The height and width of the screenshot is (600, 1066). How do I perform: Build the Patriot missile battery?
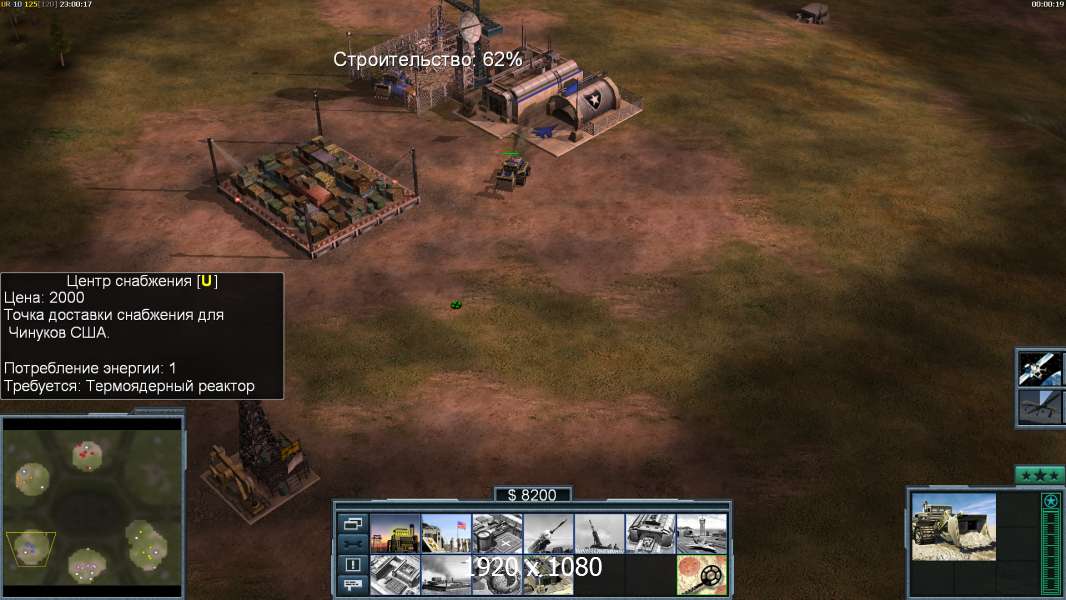[x=548, y=533]
